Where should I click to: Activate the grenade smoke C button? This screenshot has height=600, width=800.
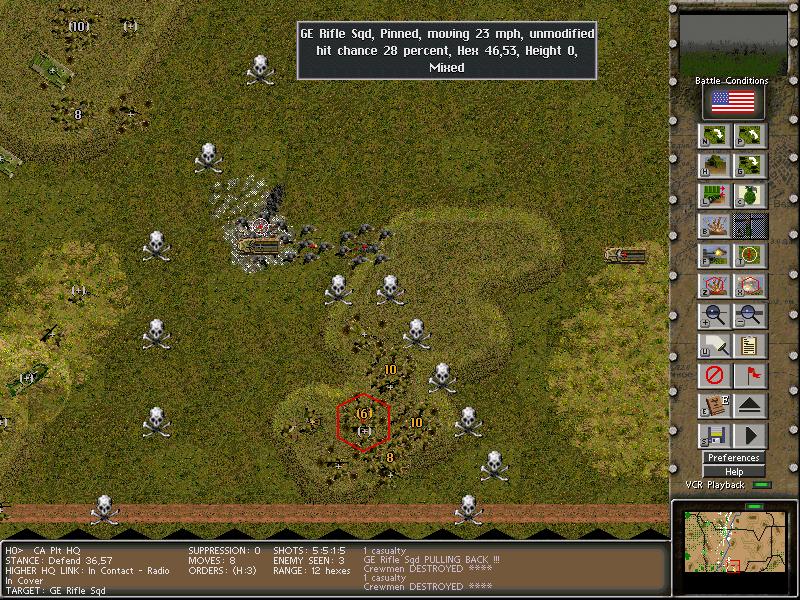(x=750, y=196)
